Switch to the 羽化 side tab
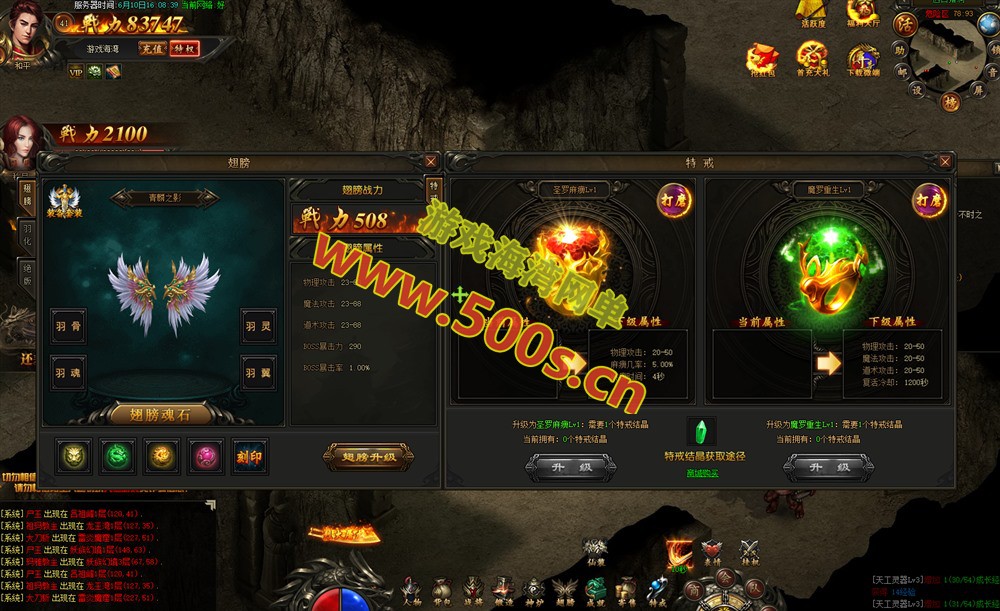This screenshot has width=1000, height=611. click(x=27, y=236)
